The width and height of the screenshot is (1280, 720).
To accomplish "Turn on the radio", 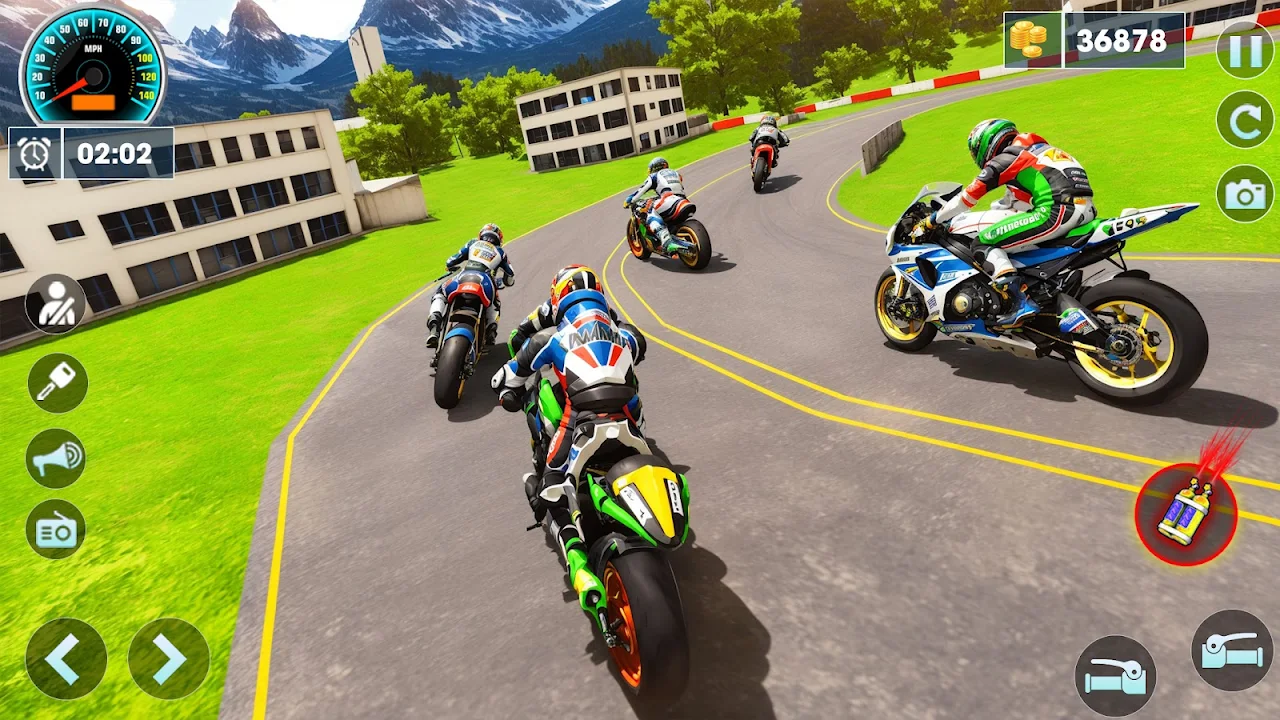I will [56, 529].
